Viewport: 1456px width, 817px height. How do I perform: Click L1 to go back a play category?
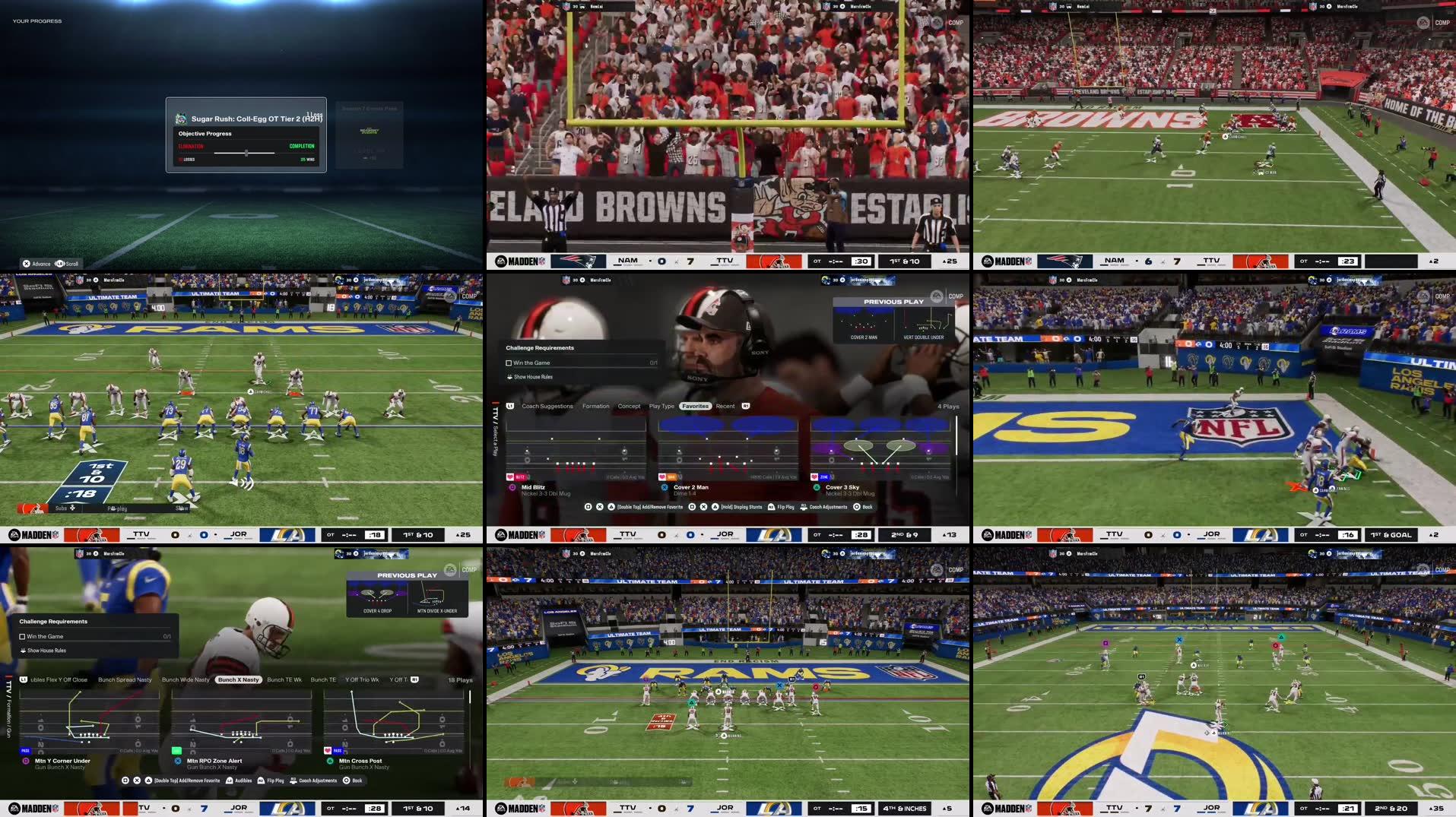pyautogui.click(x=509, y=406)
